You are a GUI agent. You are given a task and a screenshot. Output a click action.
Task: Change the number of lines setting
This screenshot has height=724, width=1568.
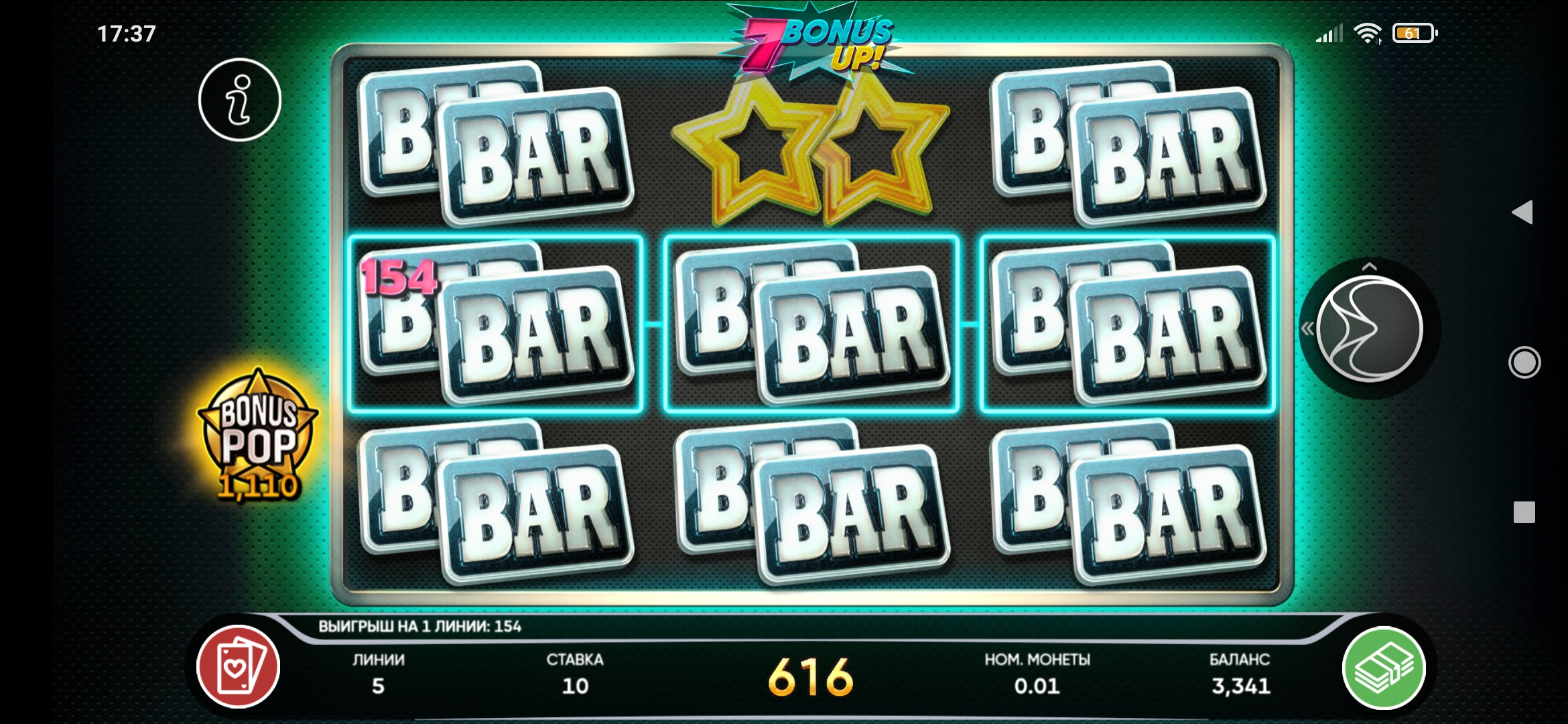pos(379,674)
